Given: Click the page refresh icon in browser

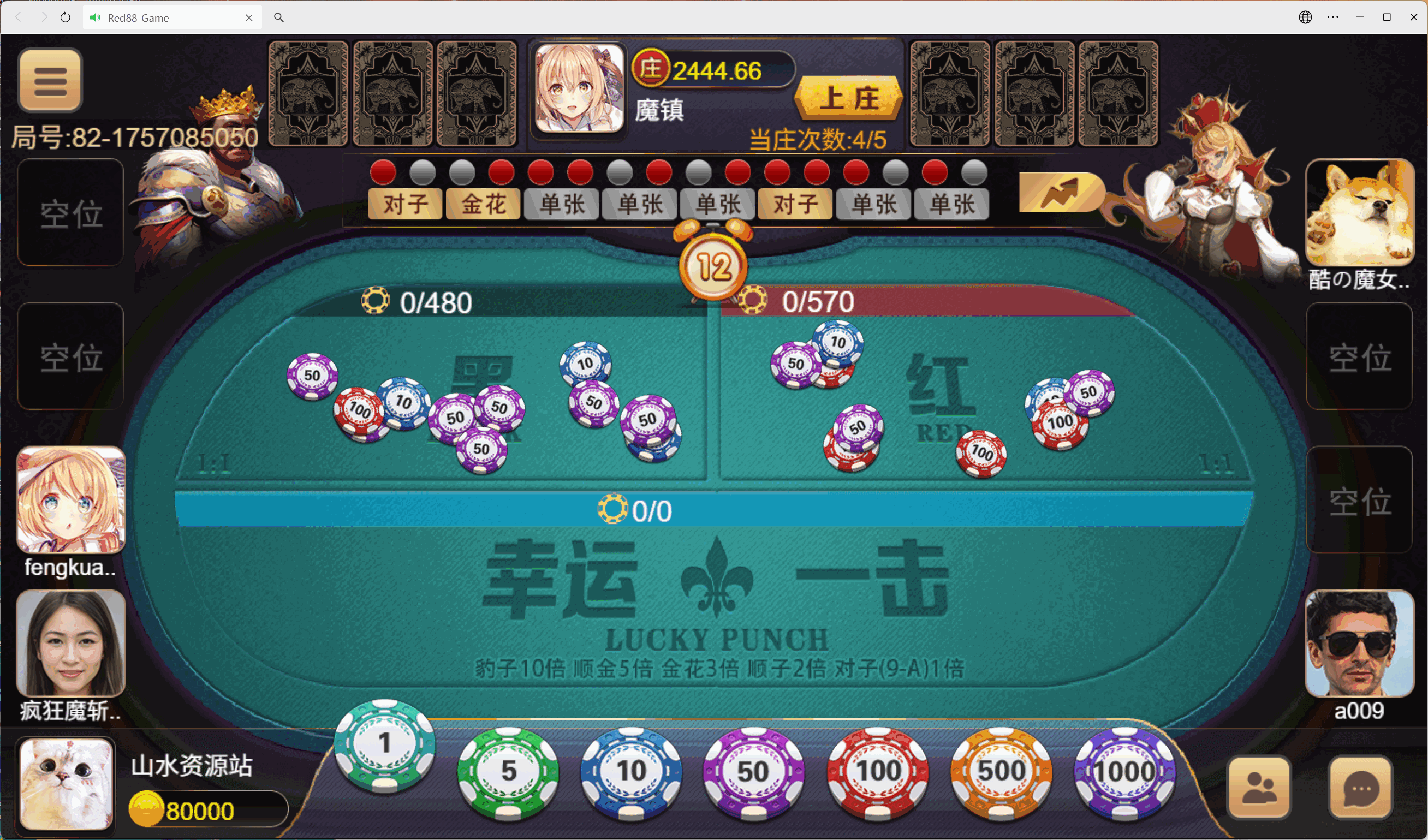Looking at the screenshot, I should click(65, 17).
